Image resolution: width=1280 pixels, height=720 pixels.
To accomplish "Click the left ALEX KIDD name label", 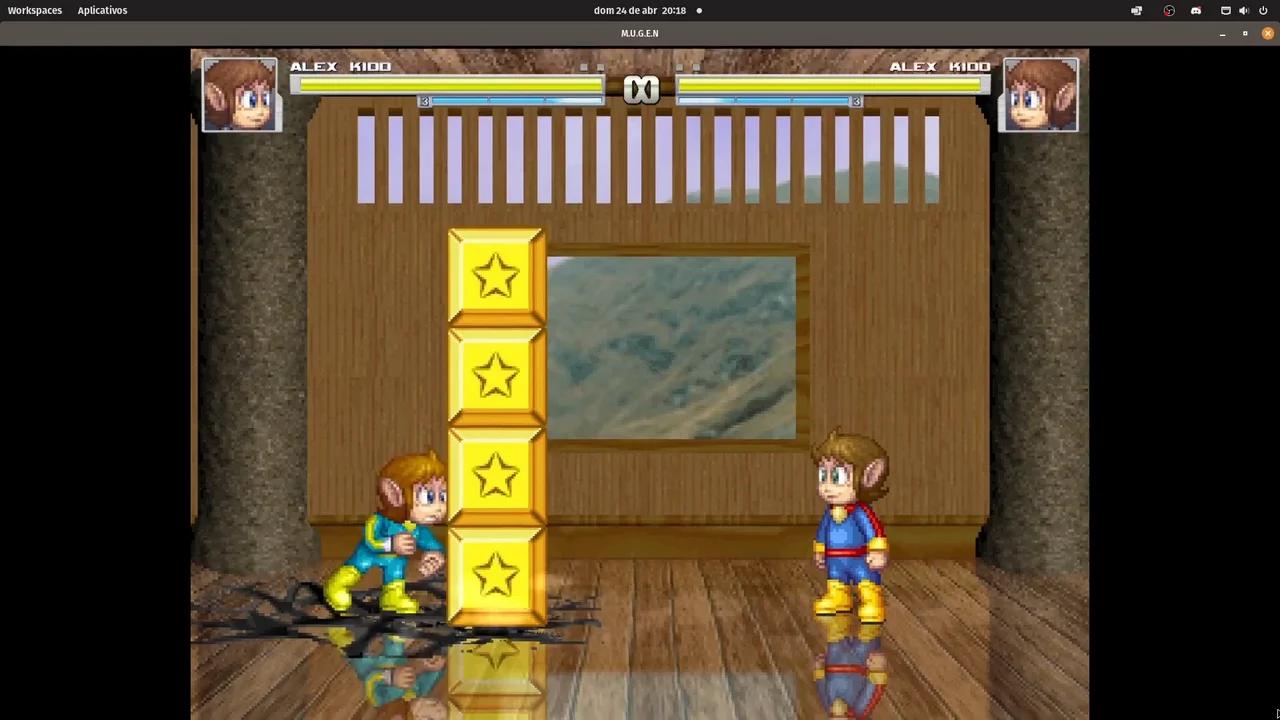I will point(341,66).
